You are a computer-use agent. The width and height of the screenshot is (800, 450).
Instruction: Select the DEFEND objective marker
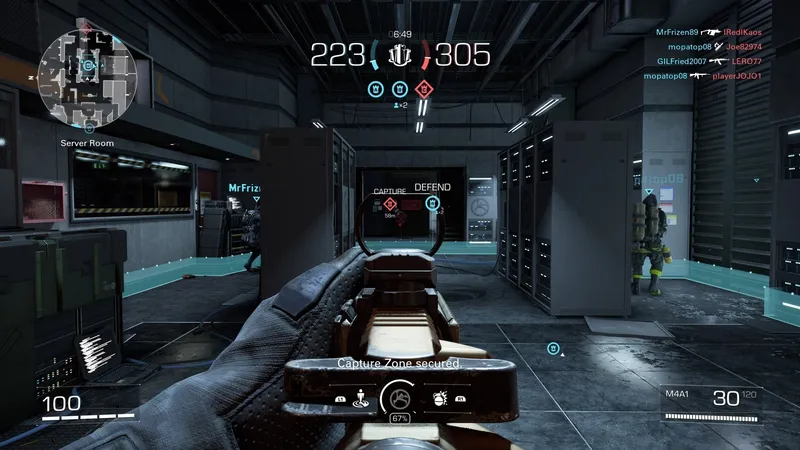pos(432,203)
